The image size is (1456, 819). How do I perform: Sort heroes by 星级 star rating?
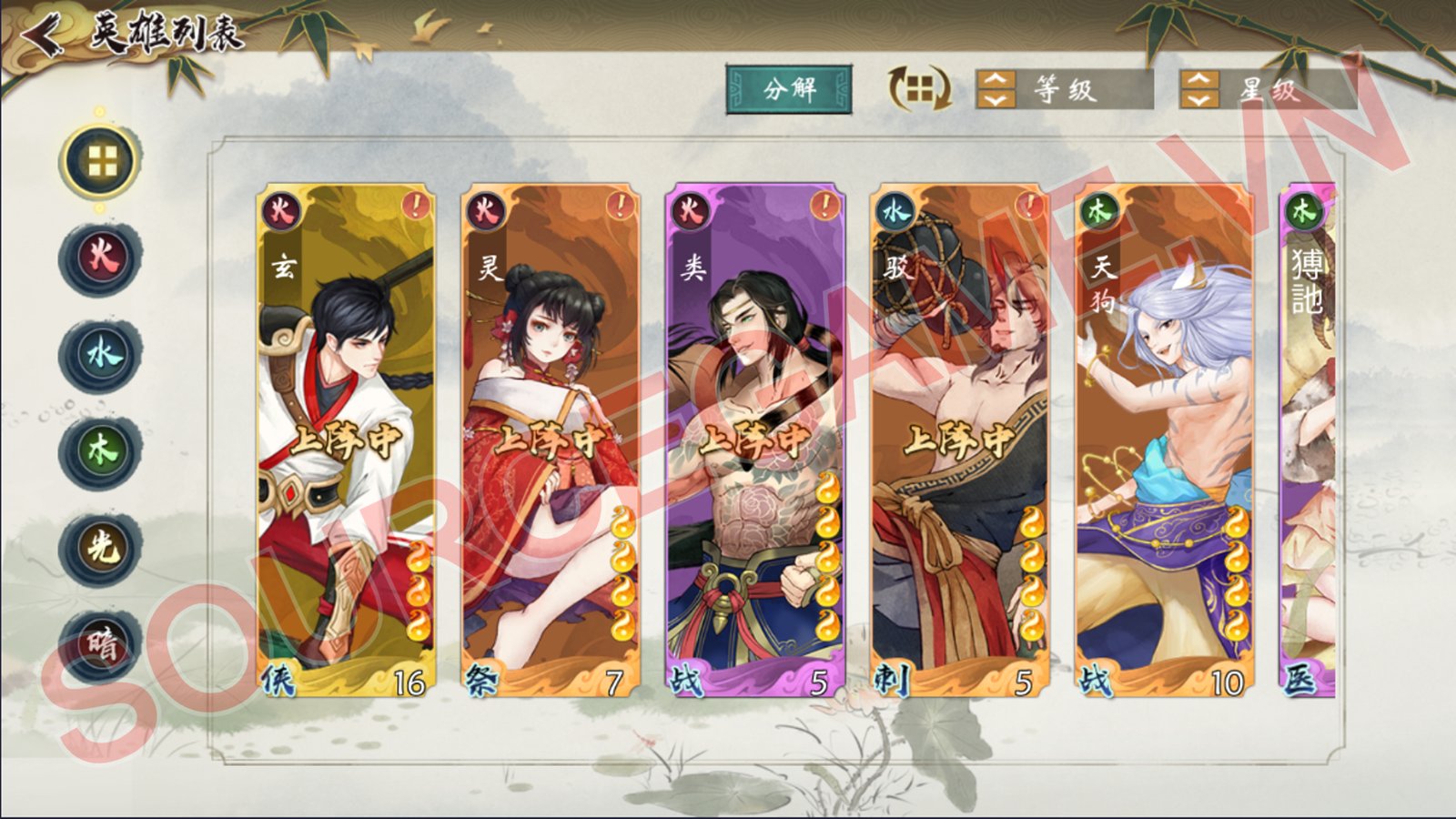tap(1267, 90)
